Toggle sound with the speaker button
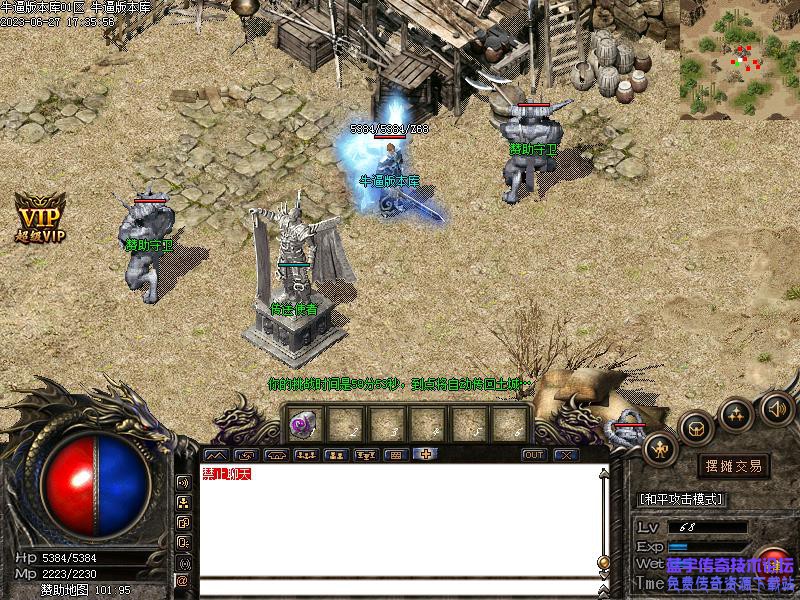 click(x=777, y=407)
